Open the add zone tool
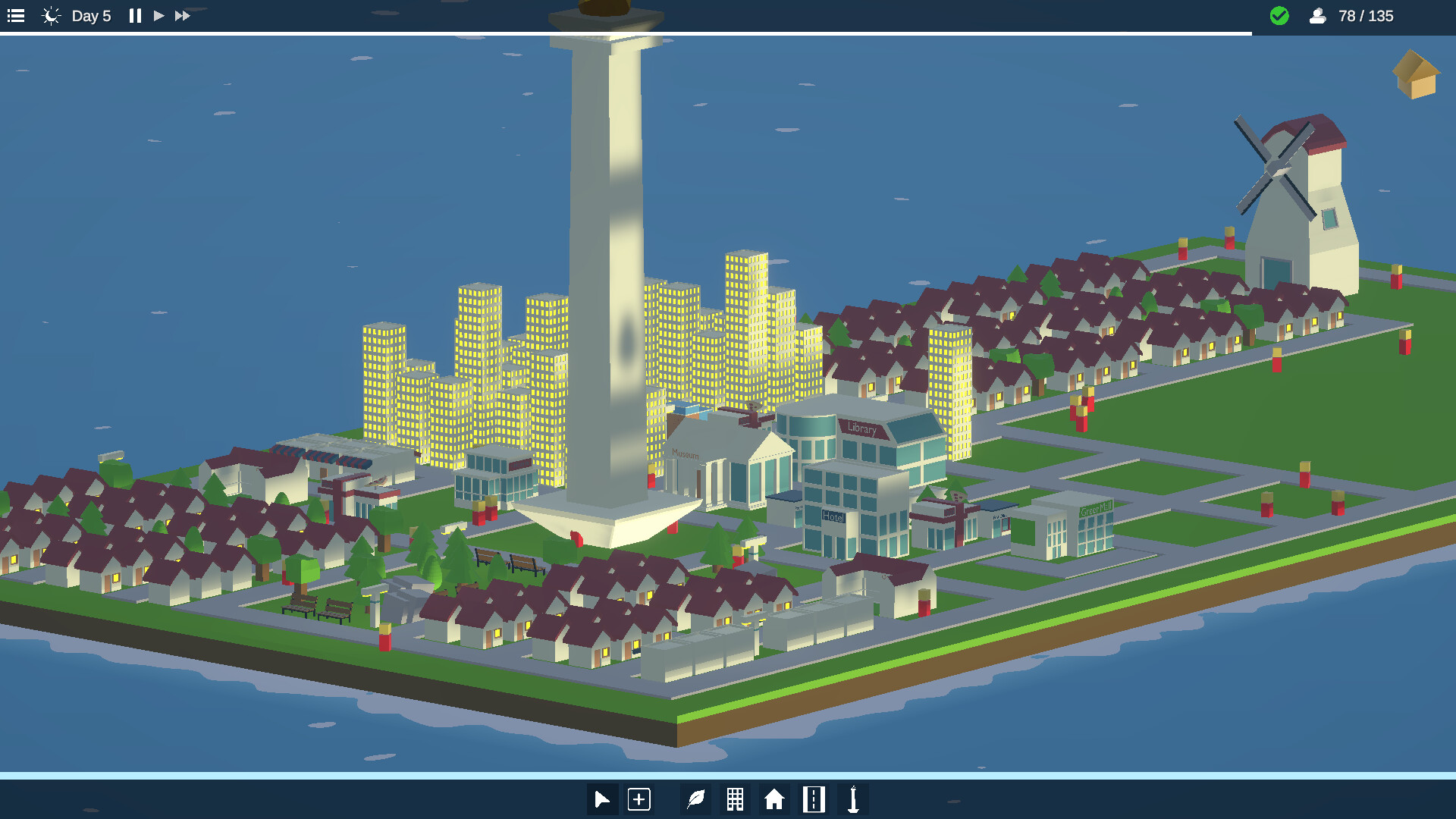 point(639,799)
